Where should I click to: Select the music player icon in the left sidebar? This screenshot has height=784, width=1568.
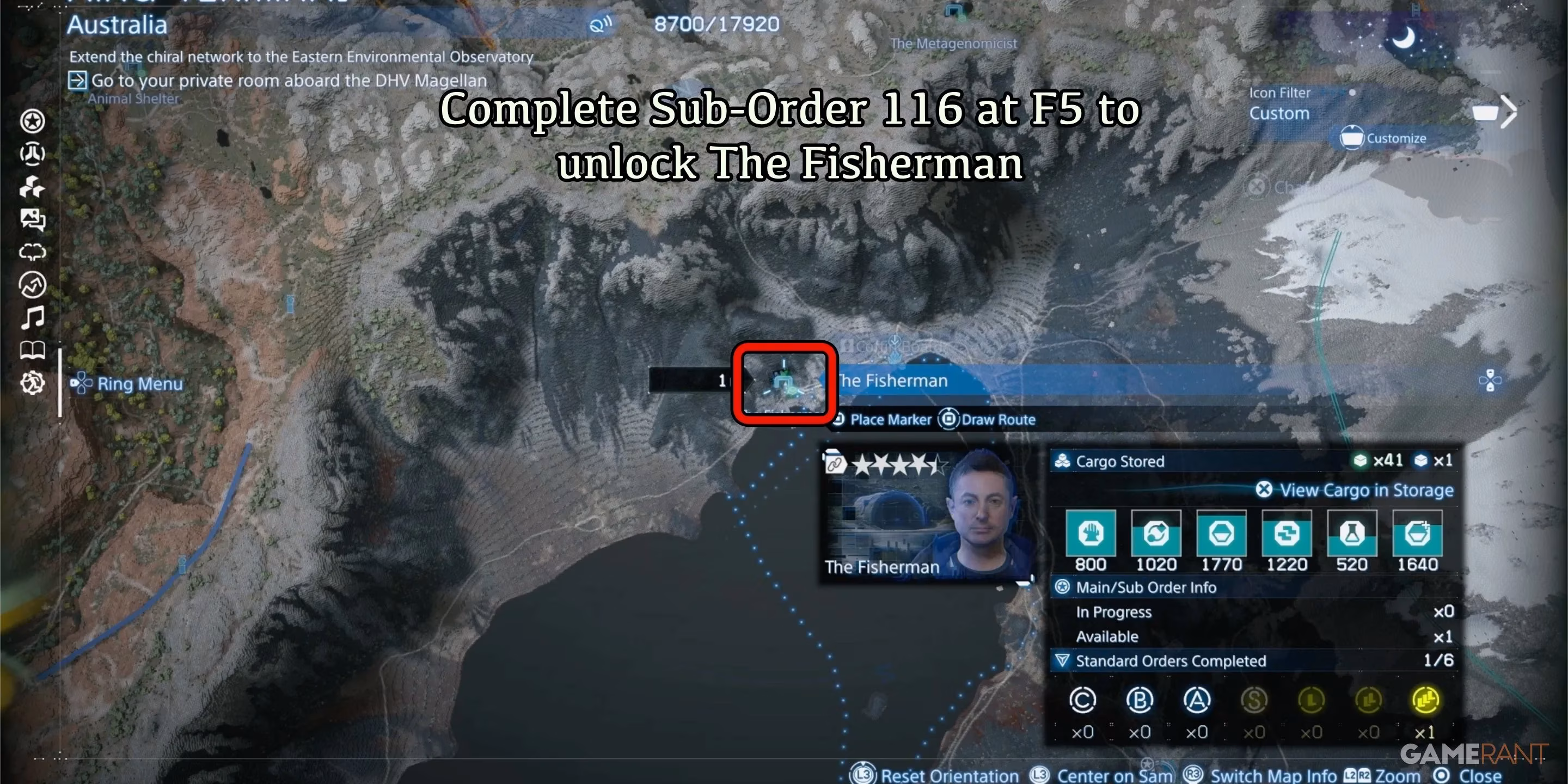[x=33, y=316]
